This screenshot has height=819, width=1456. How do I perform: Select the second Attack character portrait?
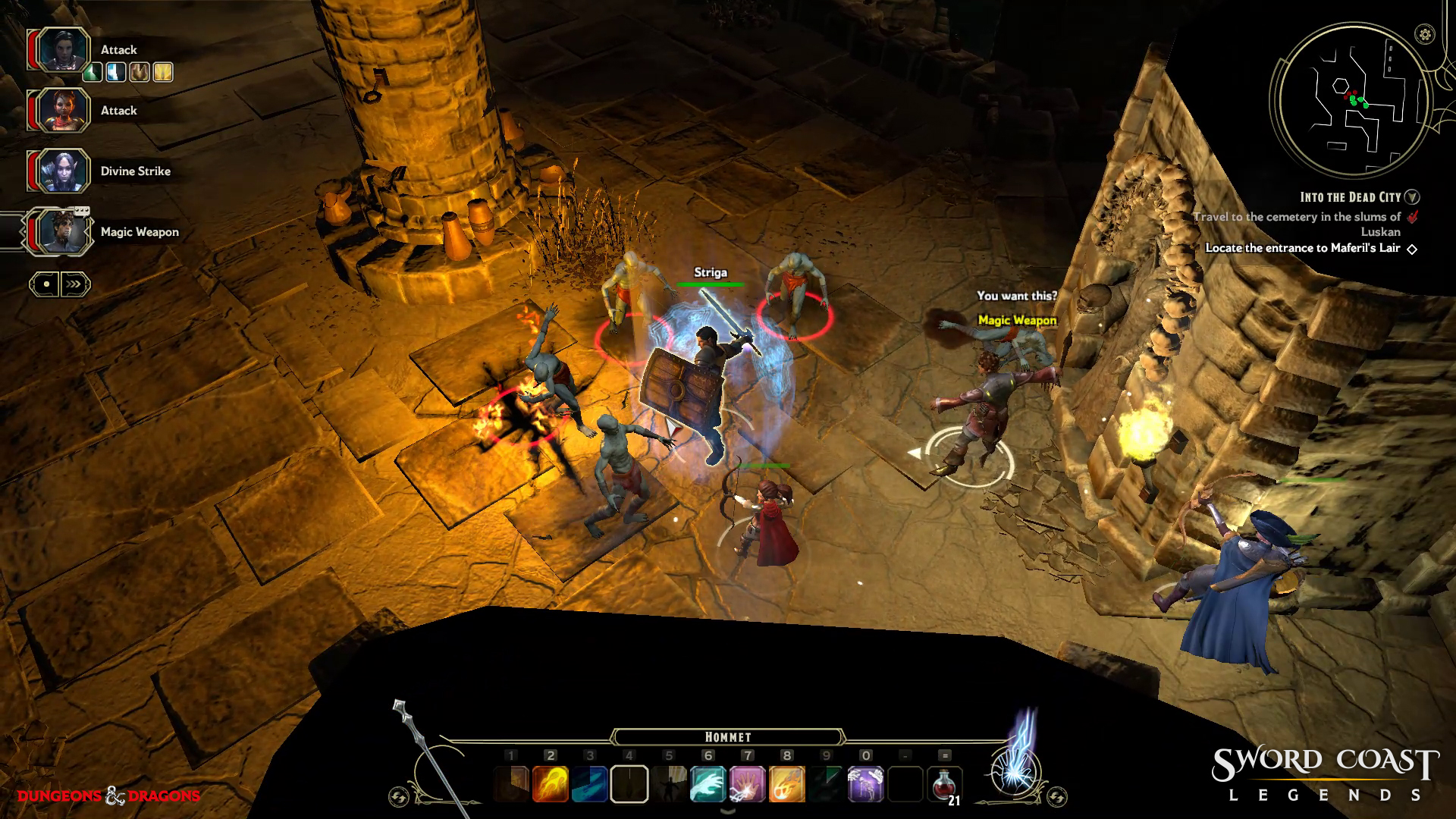(63, 110)
